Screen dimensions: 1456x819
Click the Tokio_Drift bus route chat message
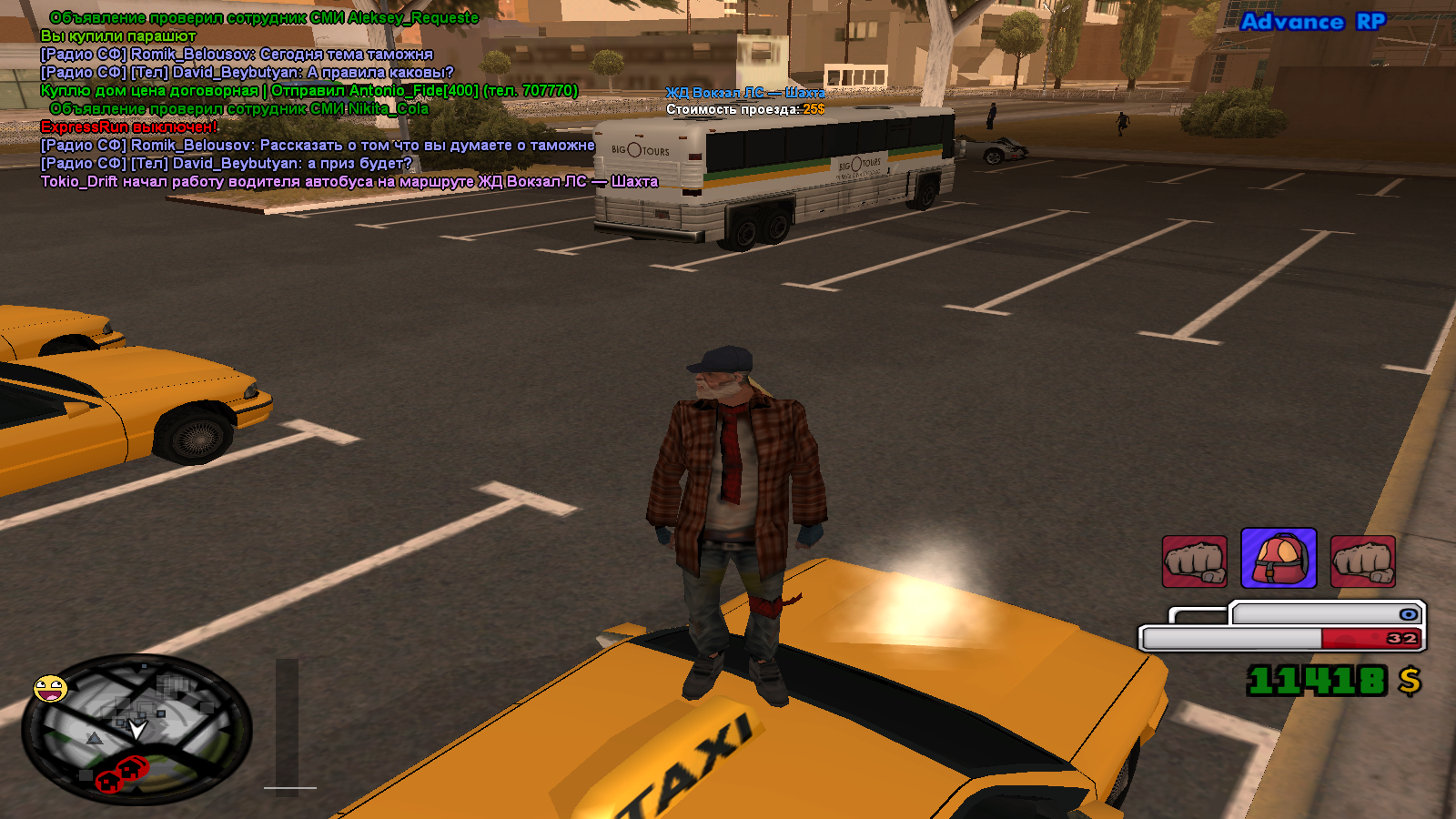pos(349,182)
